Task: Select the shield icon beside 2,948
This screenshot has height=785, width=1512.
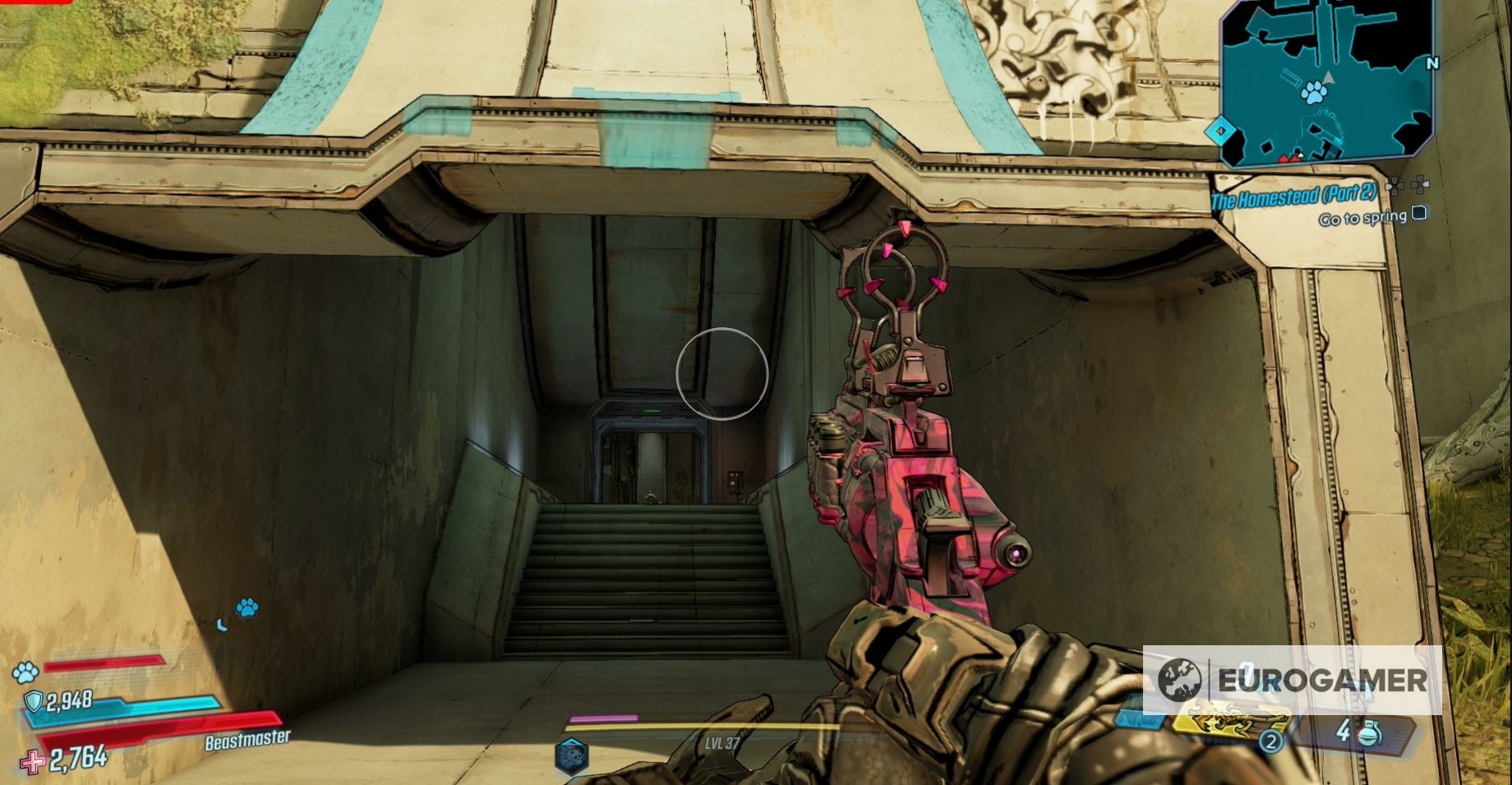Action: coord(34,700)
